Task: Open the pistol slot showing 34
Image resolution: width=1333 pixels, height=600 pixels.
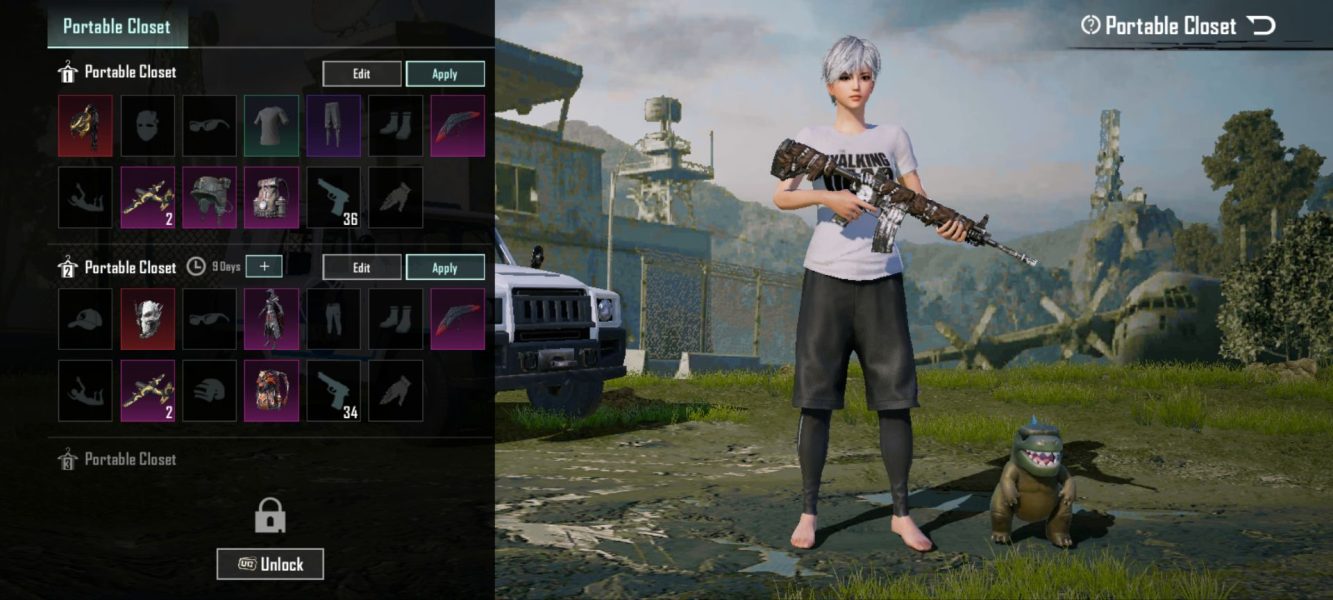Action: 334,391
